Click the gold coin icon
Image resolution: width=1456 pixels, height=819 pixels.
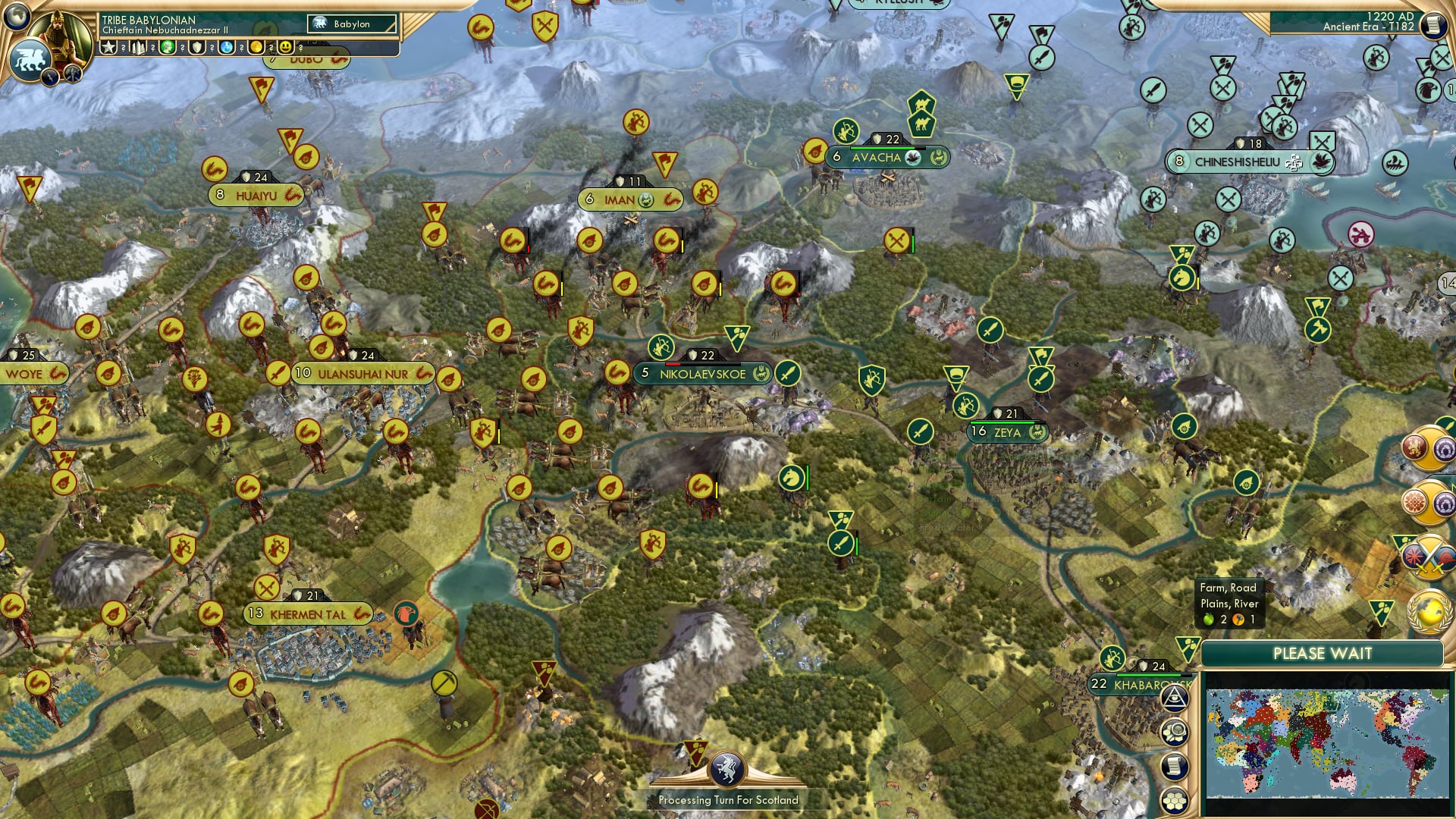[256, 48]
